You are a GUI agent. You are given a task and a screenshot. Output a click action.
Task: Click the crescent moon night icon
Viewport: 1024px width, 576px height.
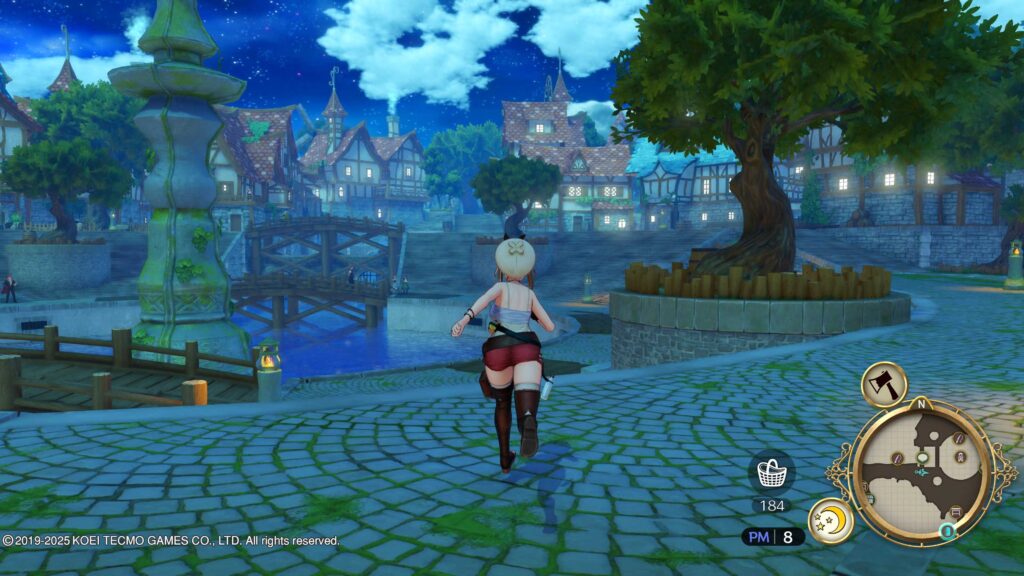click(830, 521)
